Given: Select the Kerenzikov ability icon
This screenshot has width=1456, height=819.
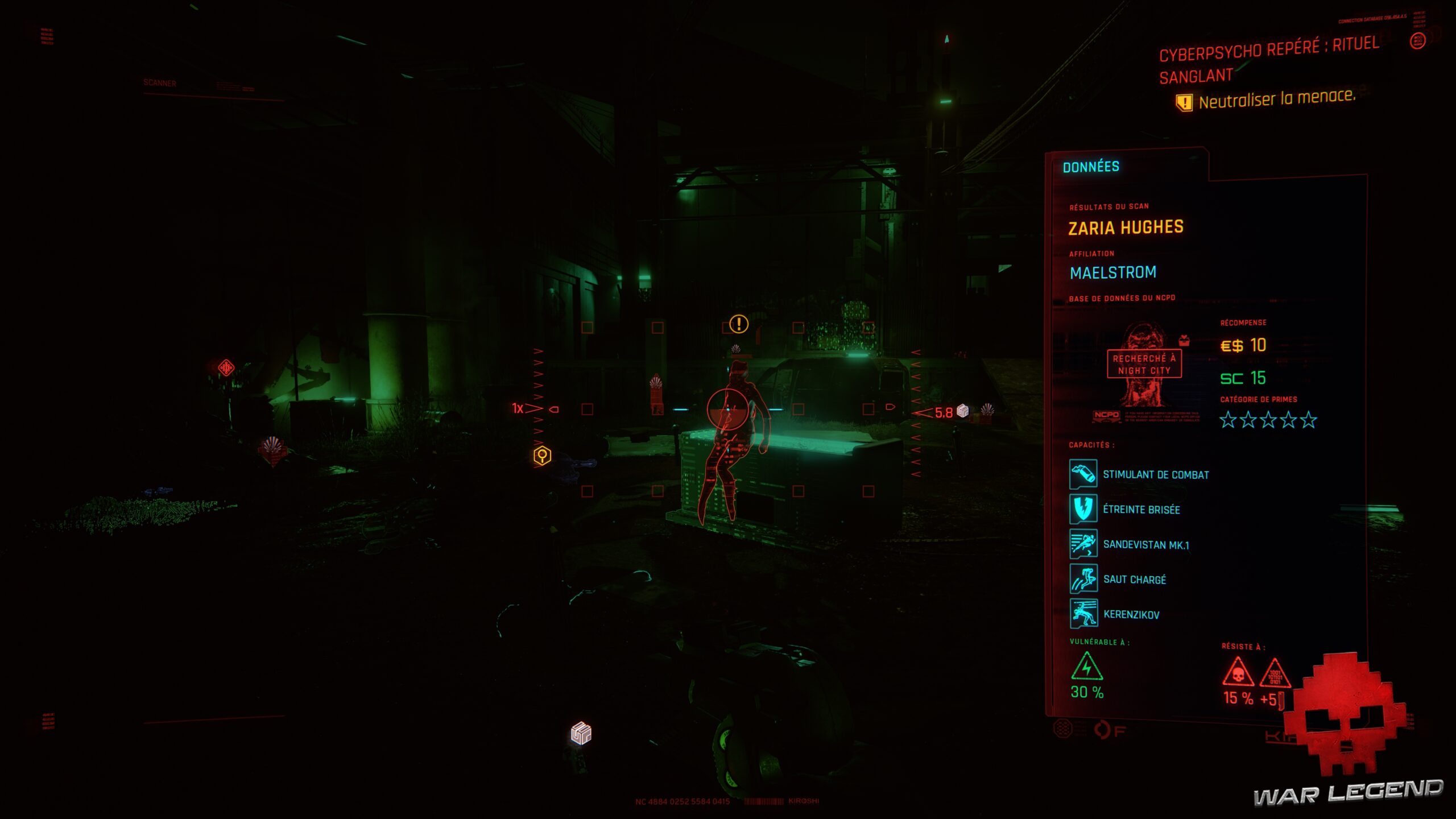Looking at the screenshot, I should [1083, 614].
